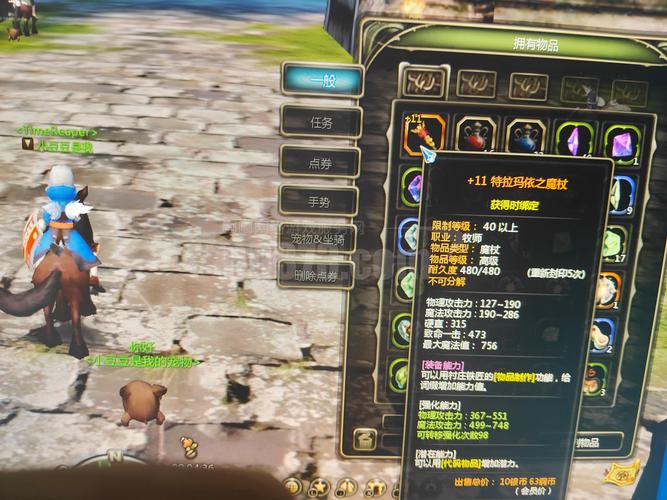Click the 删除点券 button
Viewport: 667px width, 500px height.
(x=316, y=275)
